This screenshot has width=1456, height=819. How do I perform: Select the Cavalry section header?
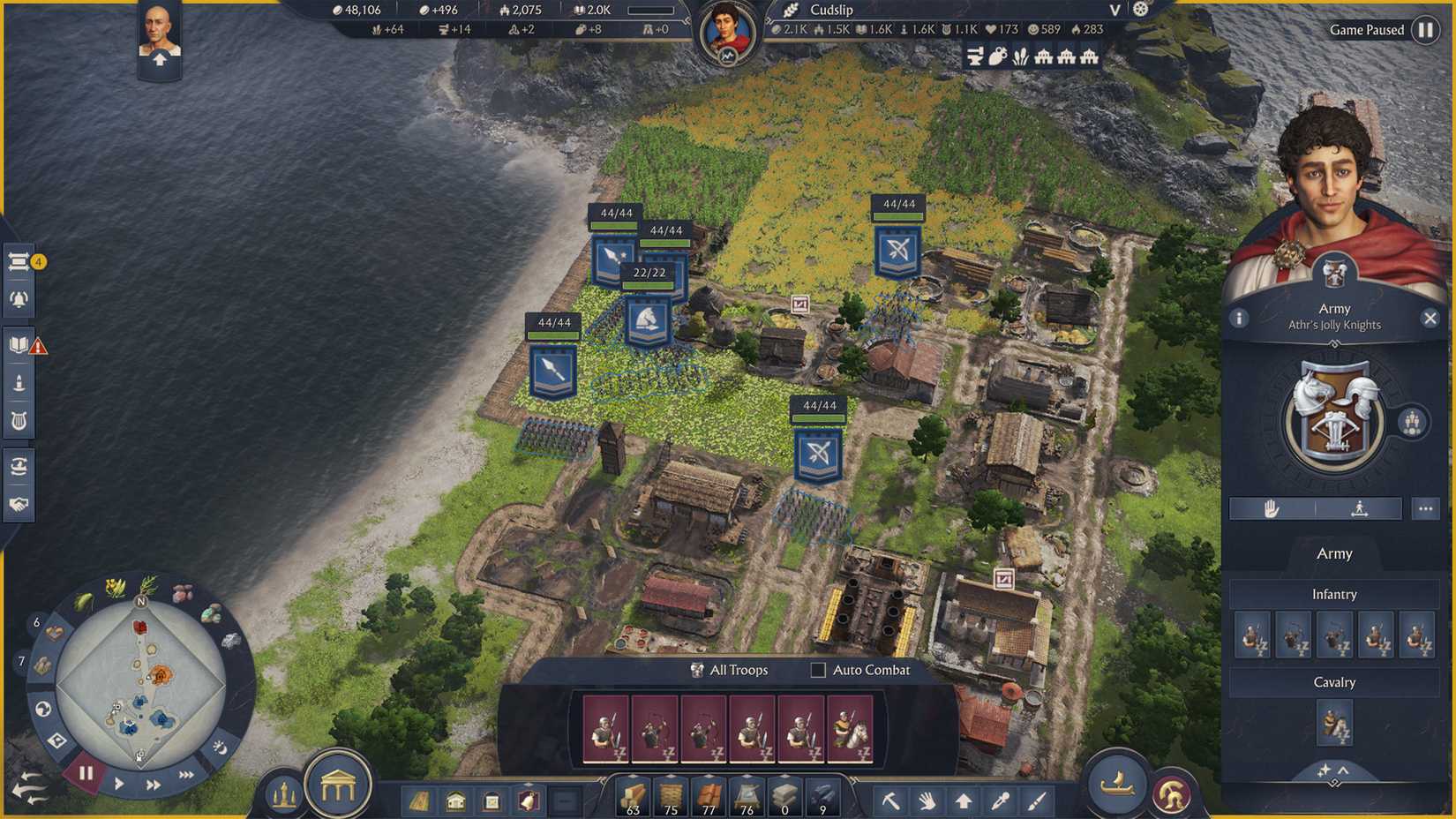pos(1333,681)
